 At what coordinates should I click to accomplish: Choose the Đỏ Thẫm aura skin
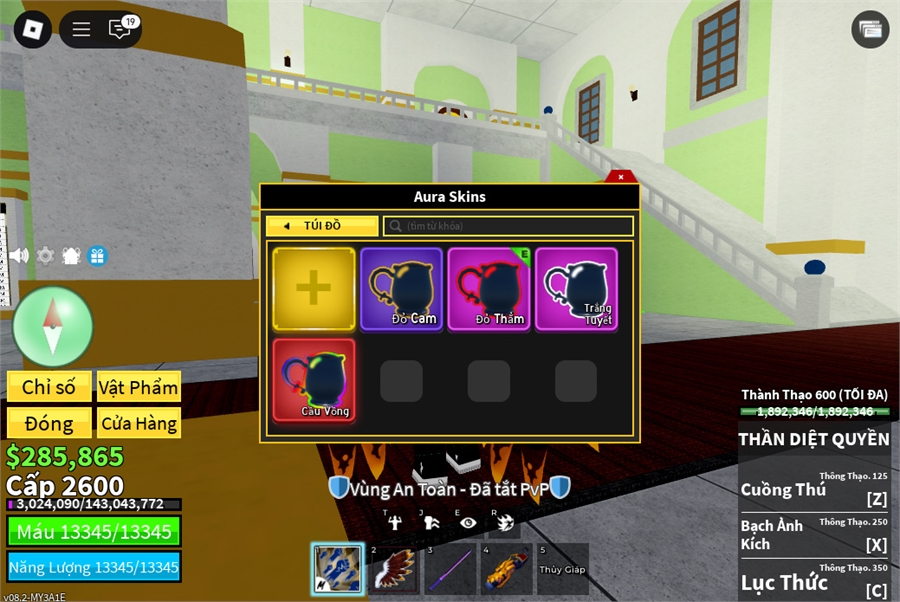(x=489, y=289)
